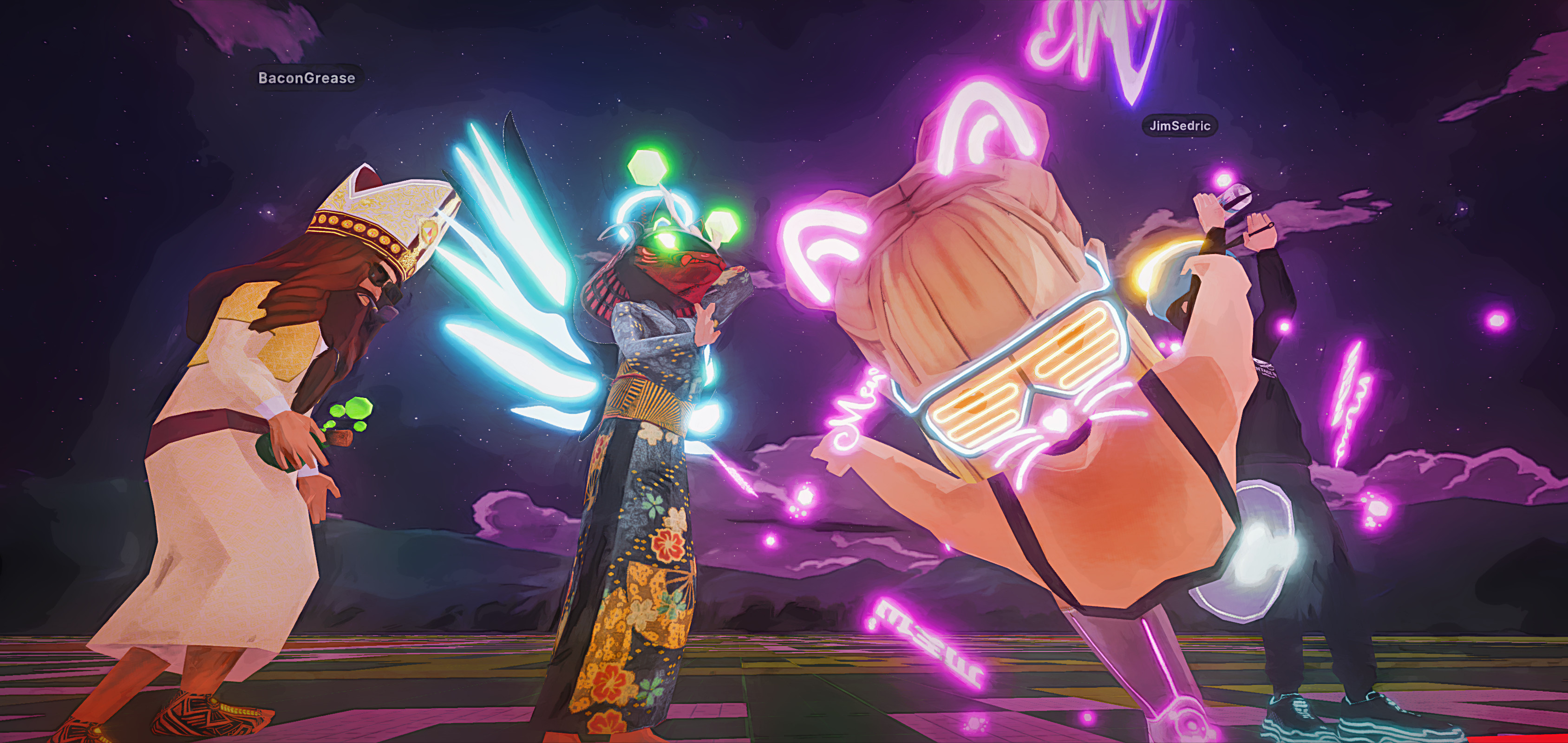
Task: Open the JimSedric player name tag
Action: coord(1179,126)
